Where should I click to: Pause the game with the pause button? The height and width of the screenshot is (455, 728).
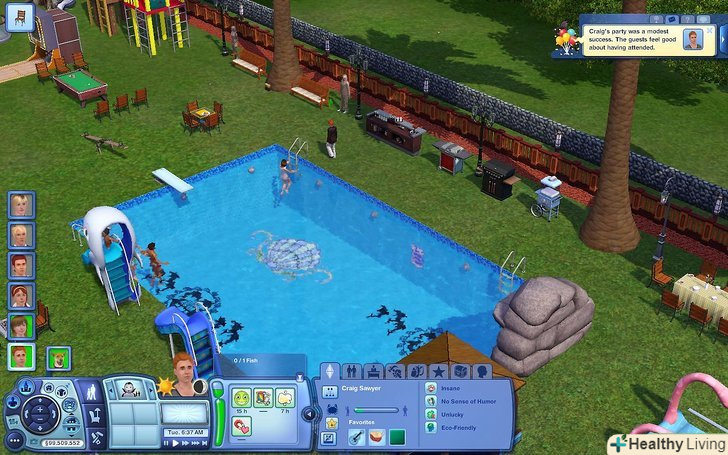click(x=164, y=443)
